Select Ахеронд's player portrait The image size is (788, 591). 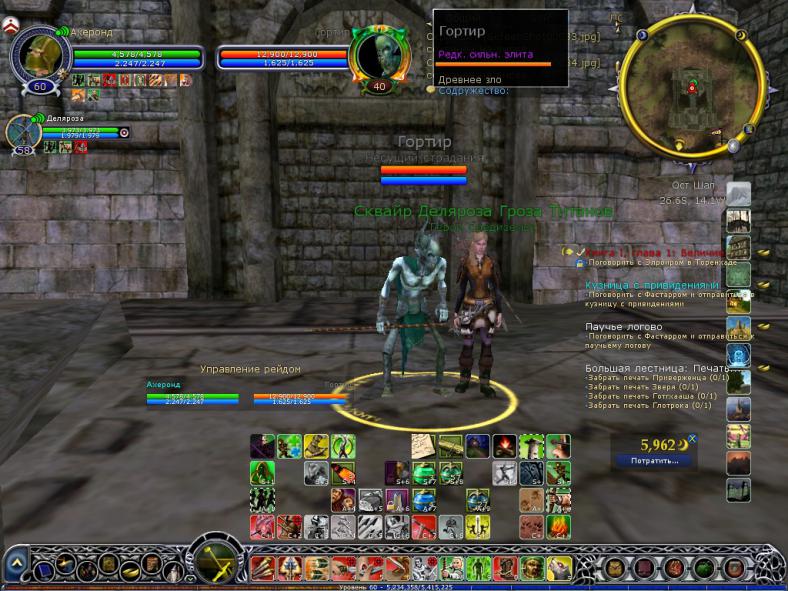click(40, 56)
